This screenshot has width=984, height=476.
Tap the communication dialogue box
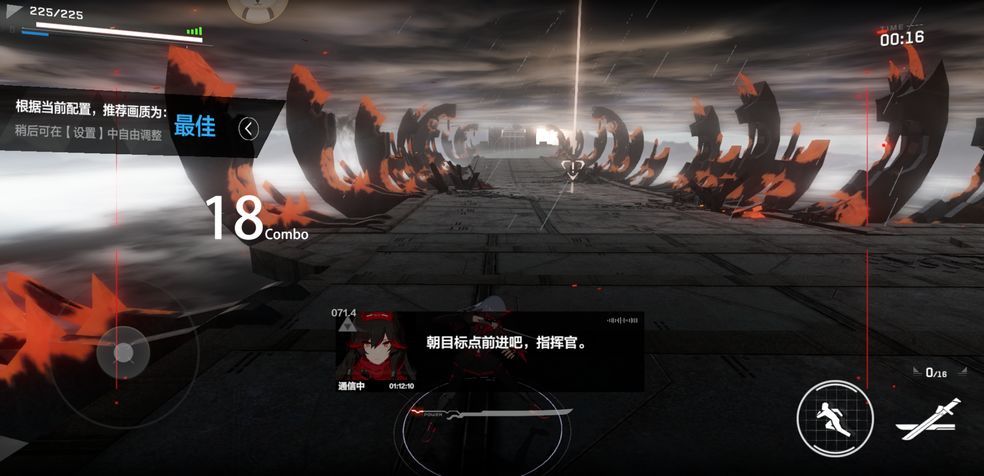point(490,351)
